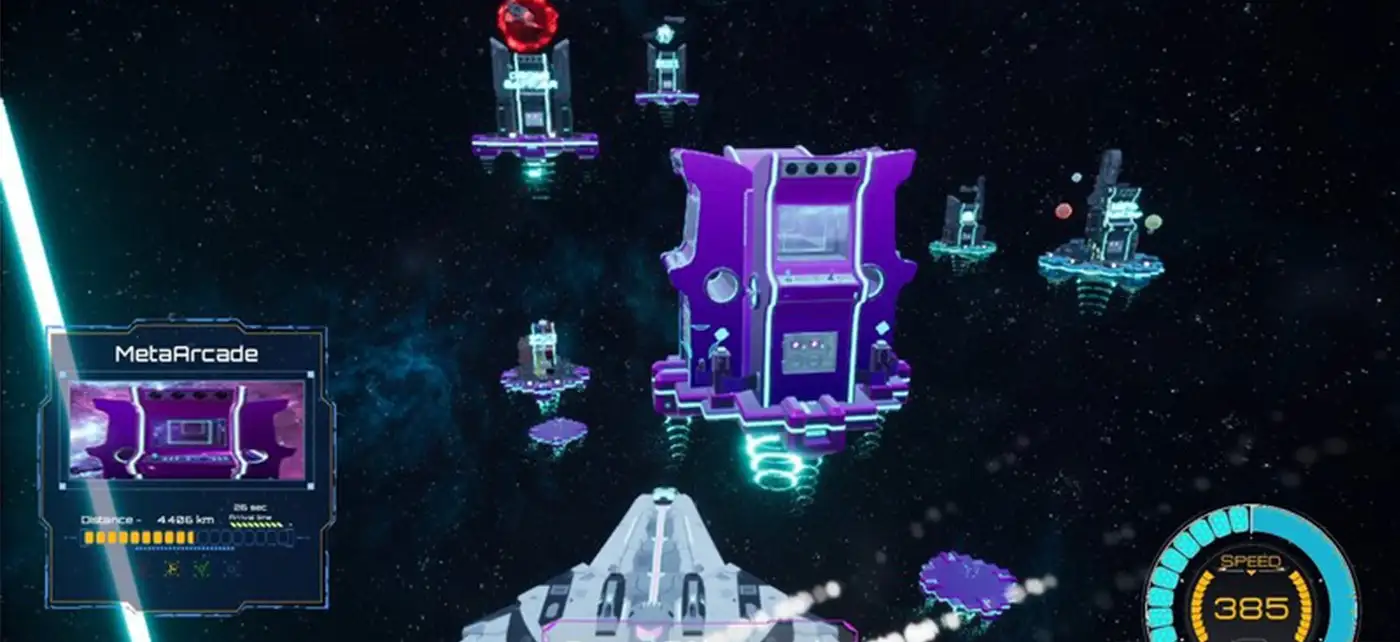Click the green icon below the distance bar
Viewport: 1400px width, 642px height.
[x=202, y=569]
